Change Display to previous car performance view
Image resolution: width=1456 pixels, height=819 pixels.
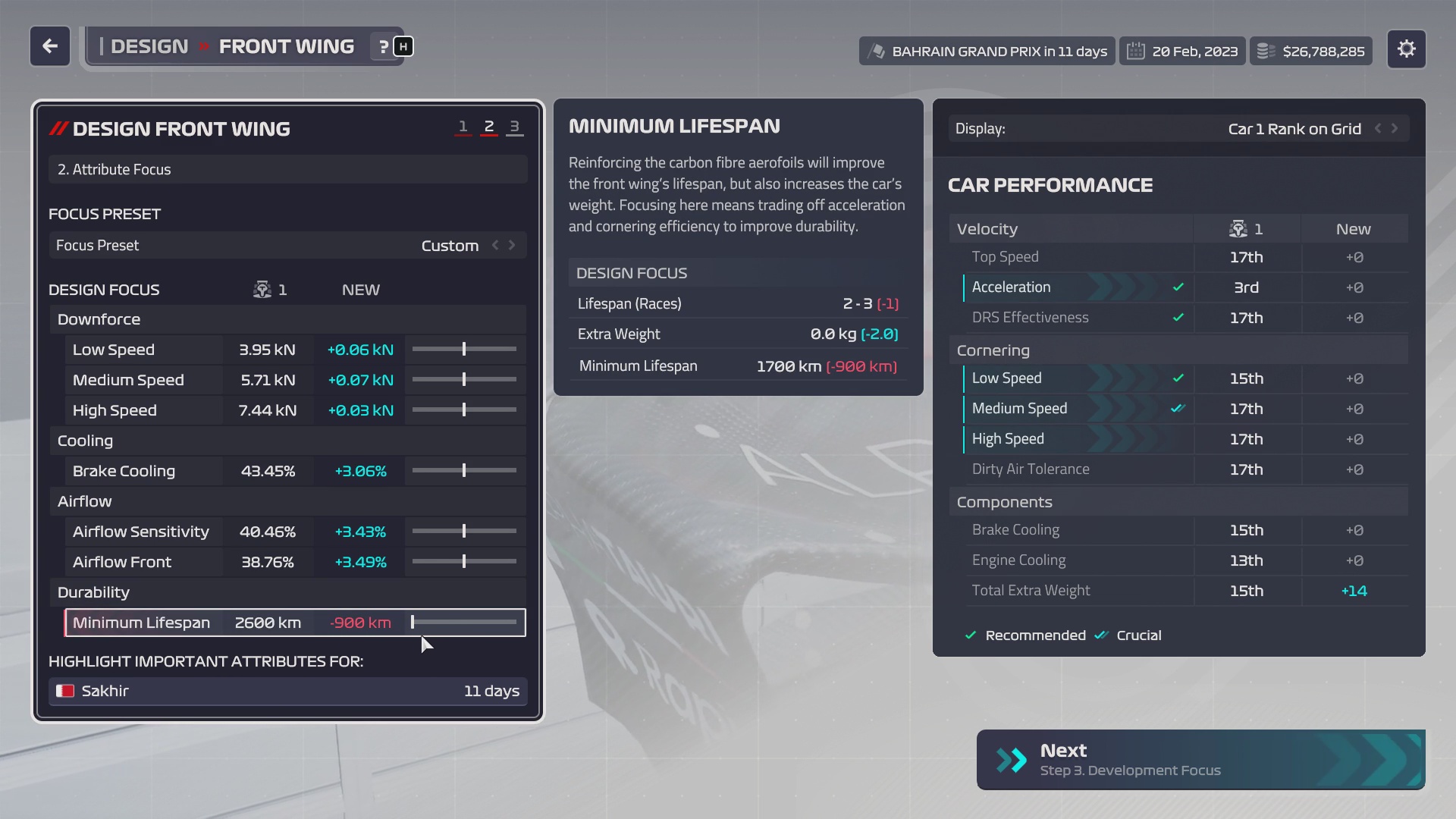coord(1378,129)
